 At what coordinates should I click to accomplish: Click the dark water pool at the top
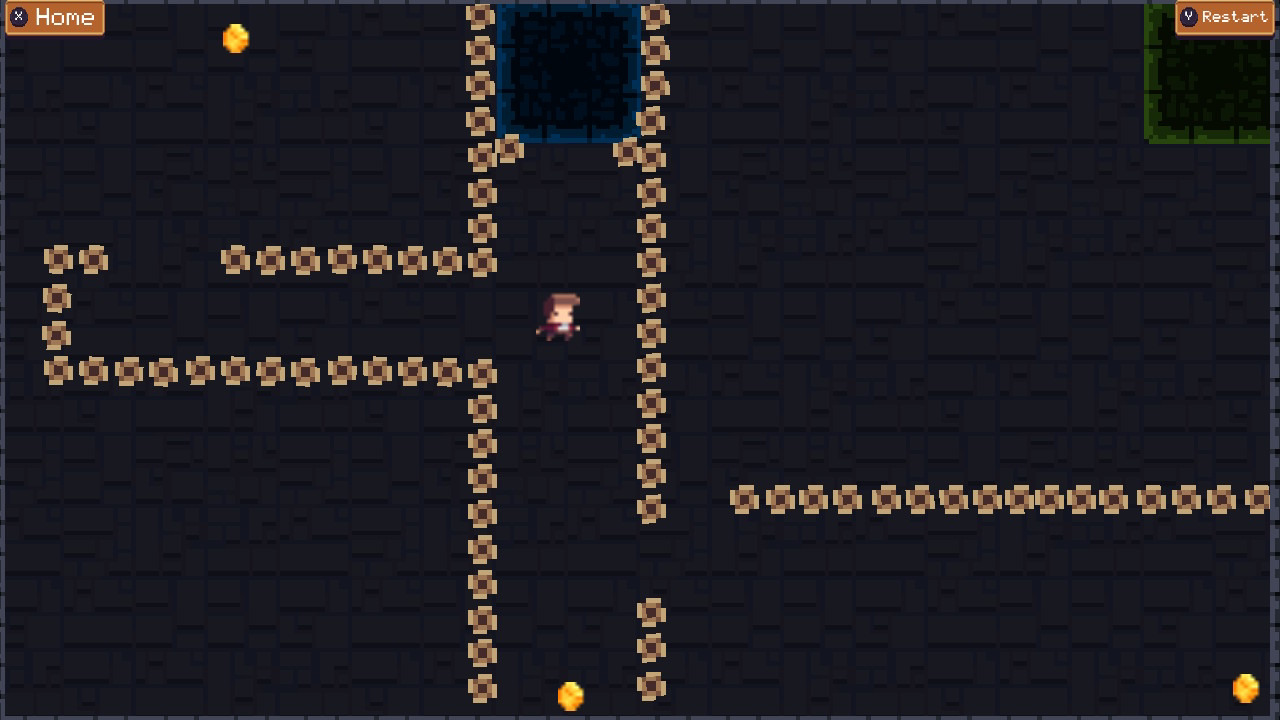568,70
